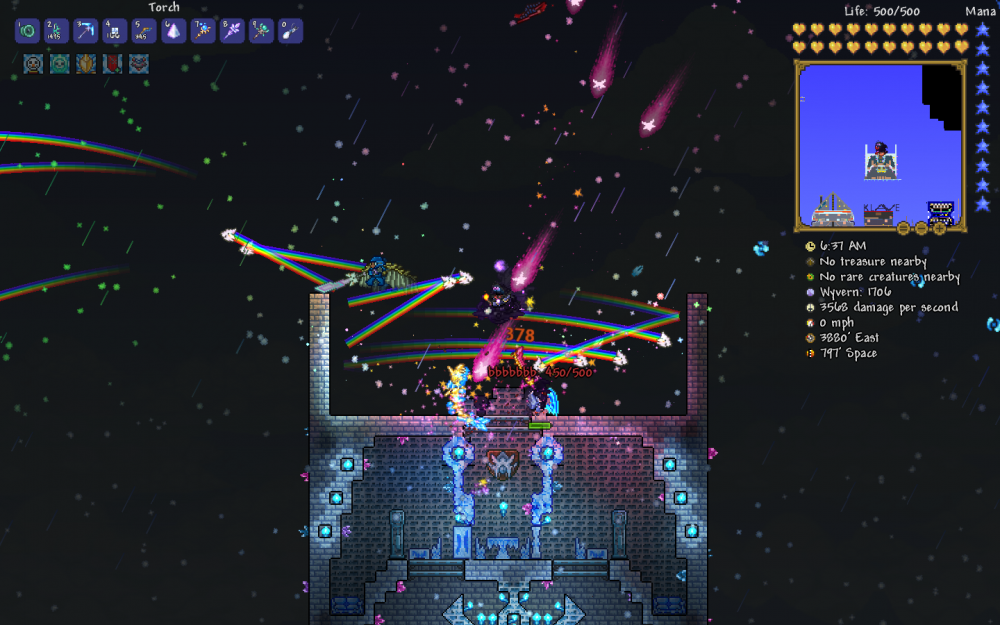
Task: Zoom in the minimap with the plus button
Action: [x=939, y=228]
